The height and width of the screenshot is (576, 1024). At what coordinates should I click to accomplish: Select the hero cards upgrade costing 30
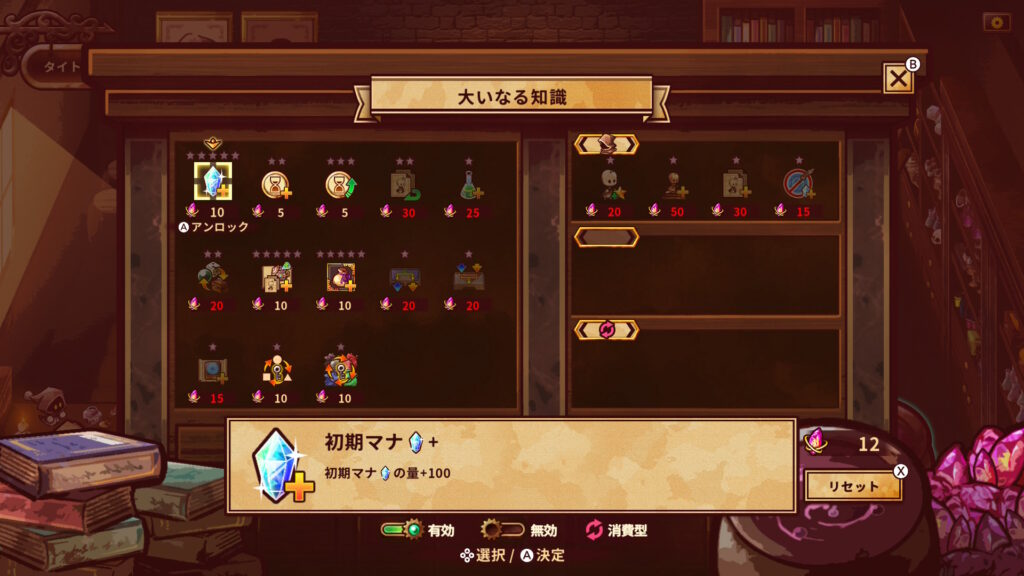(735, 184)
